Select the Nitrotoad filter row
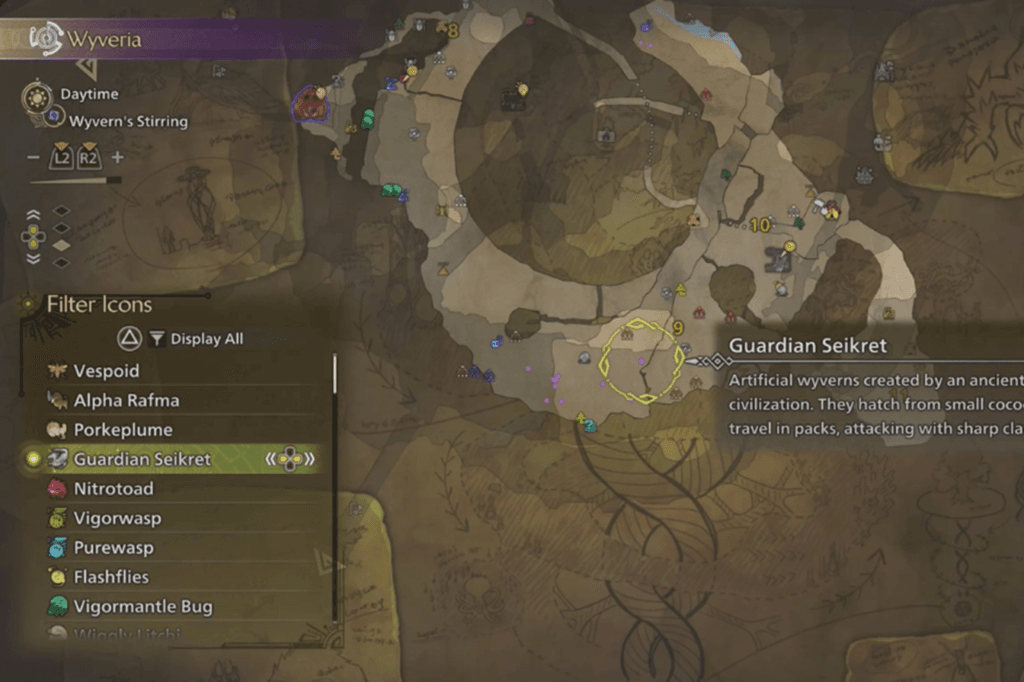 (116, 489)
